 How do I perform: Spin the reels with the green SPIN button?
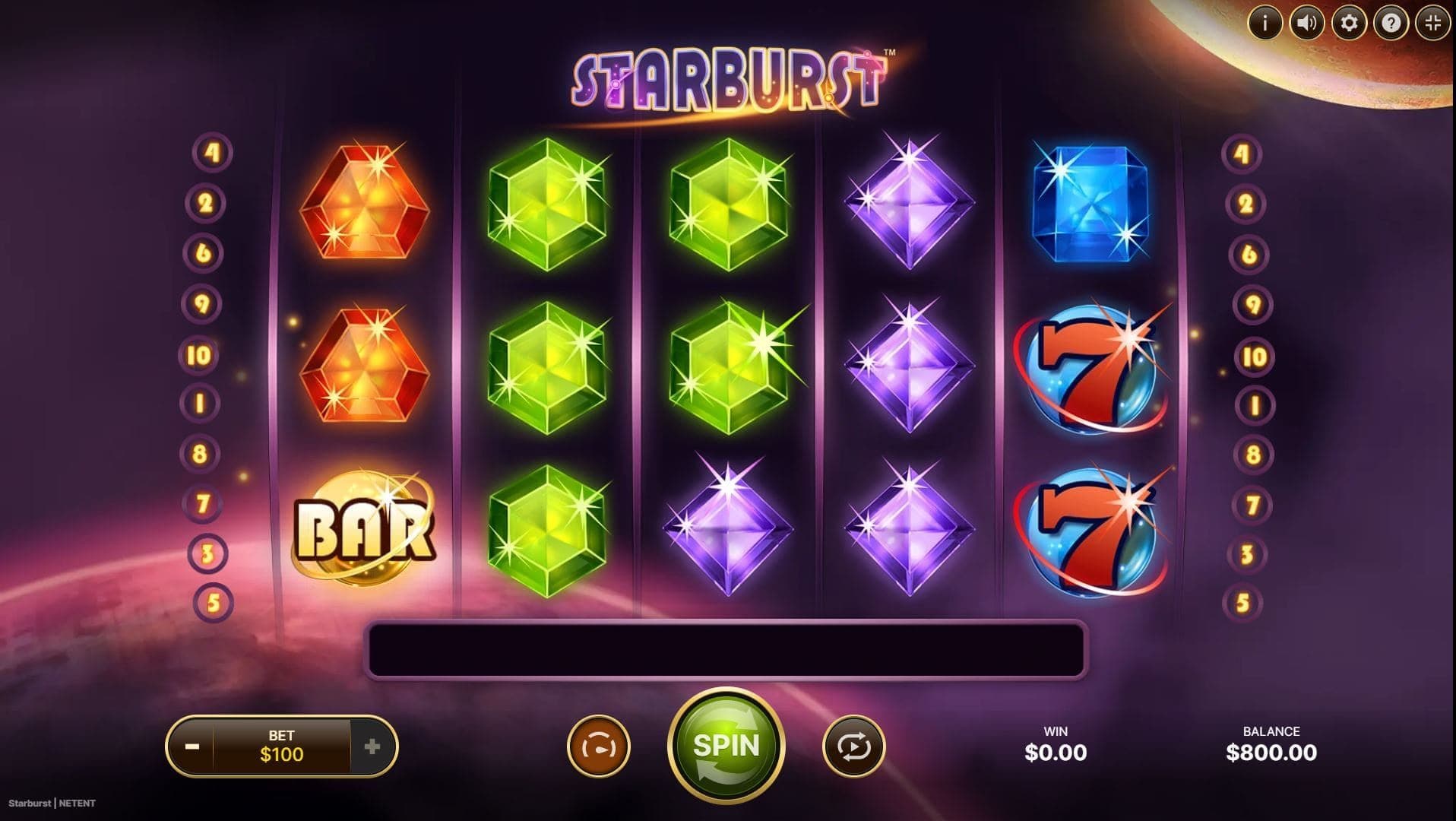pyautogui.click(x=726, y=746)
